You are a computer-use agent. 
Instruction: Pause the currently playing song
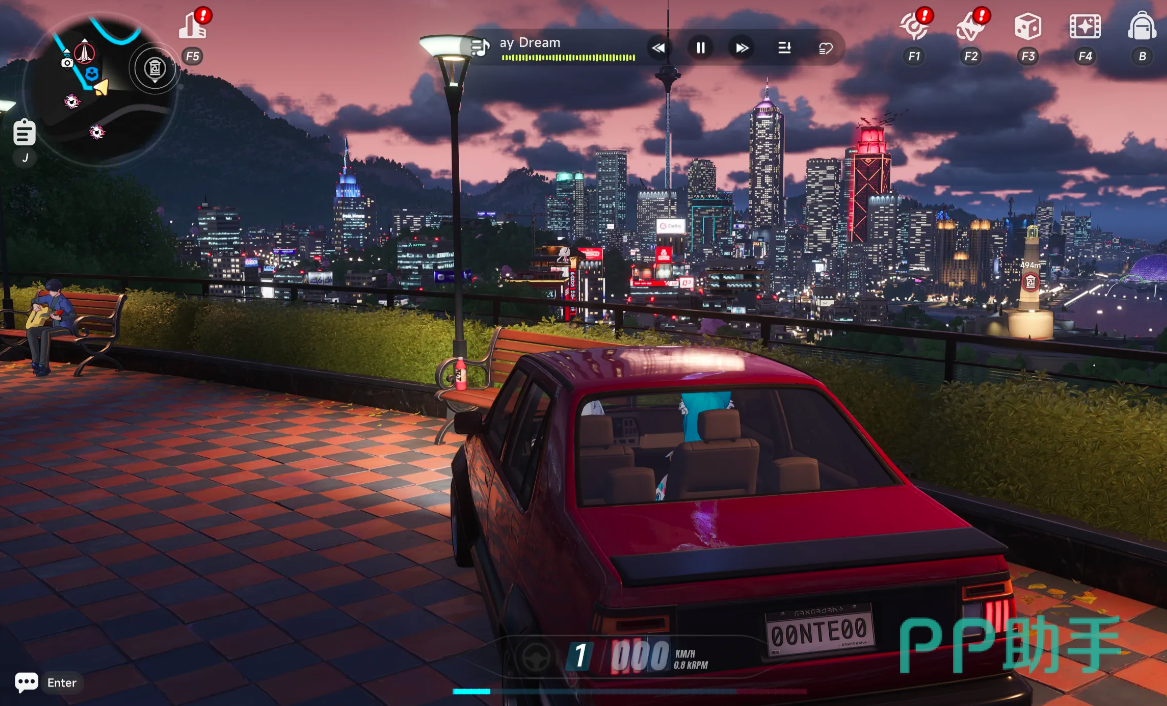tap(701, 47)
